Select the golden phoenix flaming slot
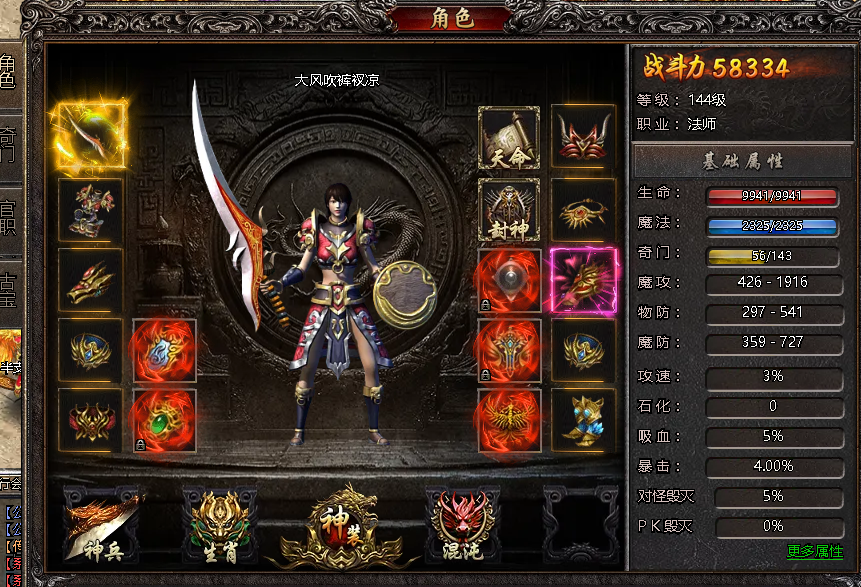Viewport: 861px width, 587px height. pos(509,420)
